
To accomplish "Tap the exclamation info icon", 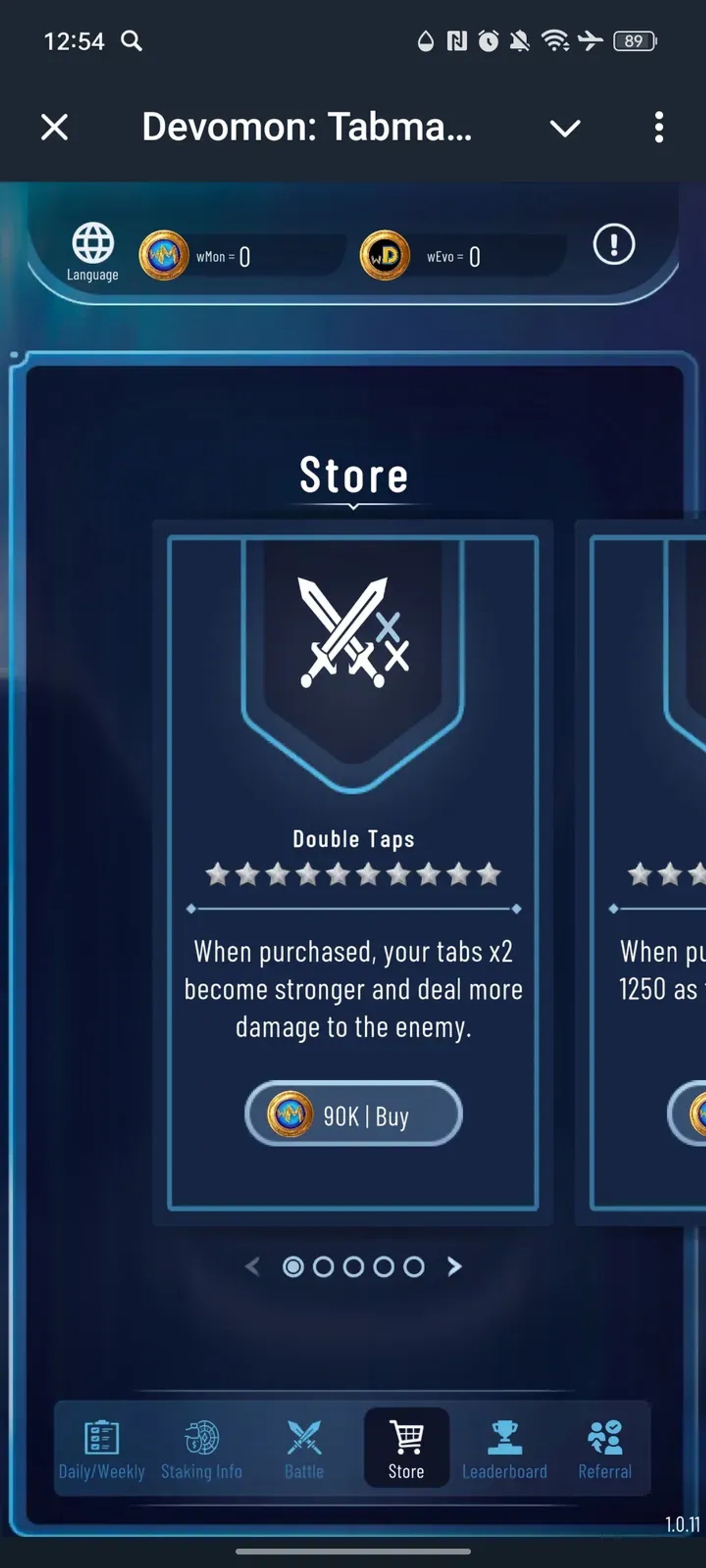I will (613, 245).
